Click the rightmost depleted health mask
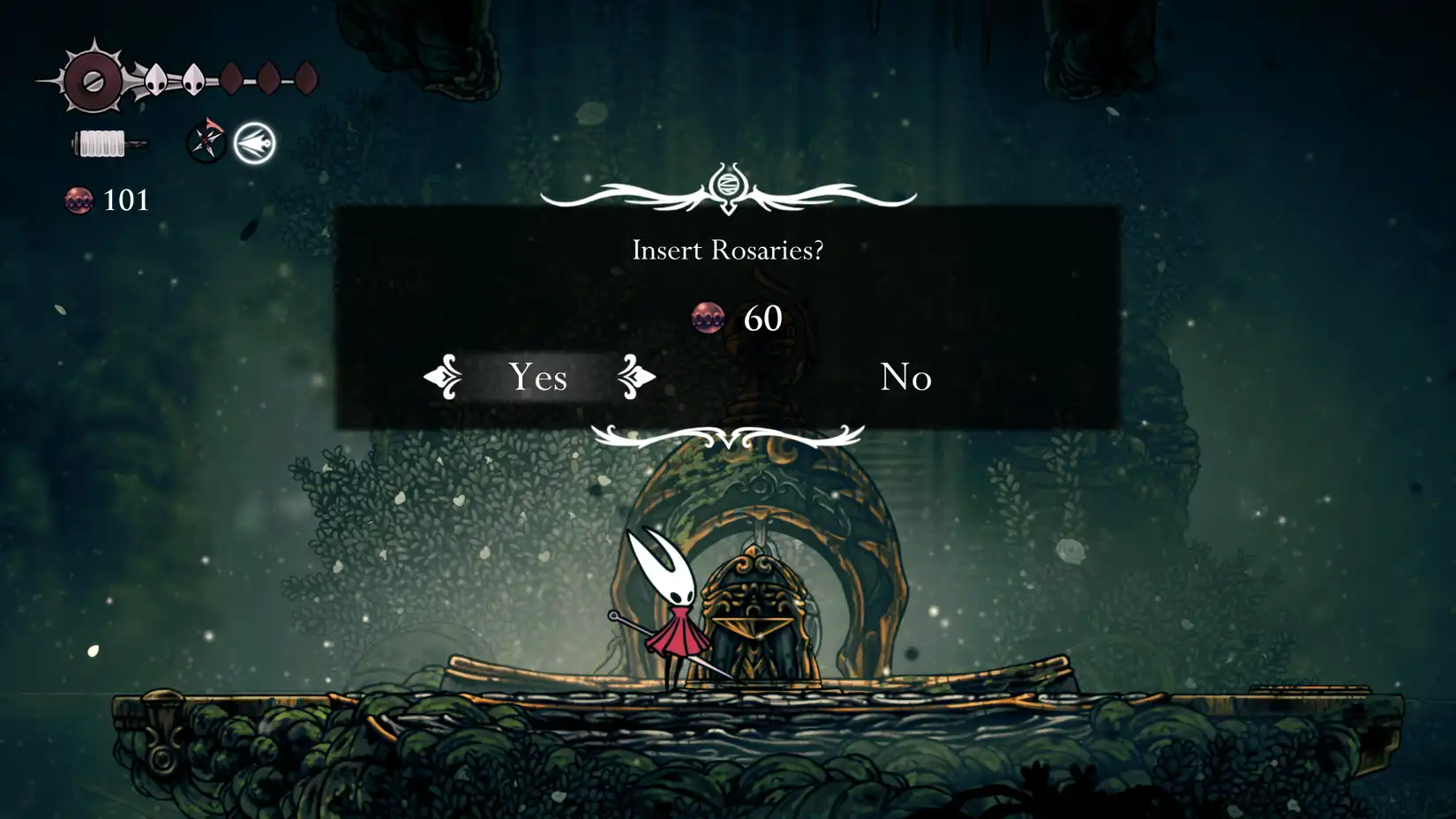 [306, 78]
